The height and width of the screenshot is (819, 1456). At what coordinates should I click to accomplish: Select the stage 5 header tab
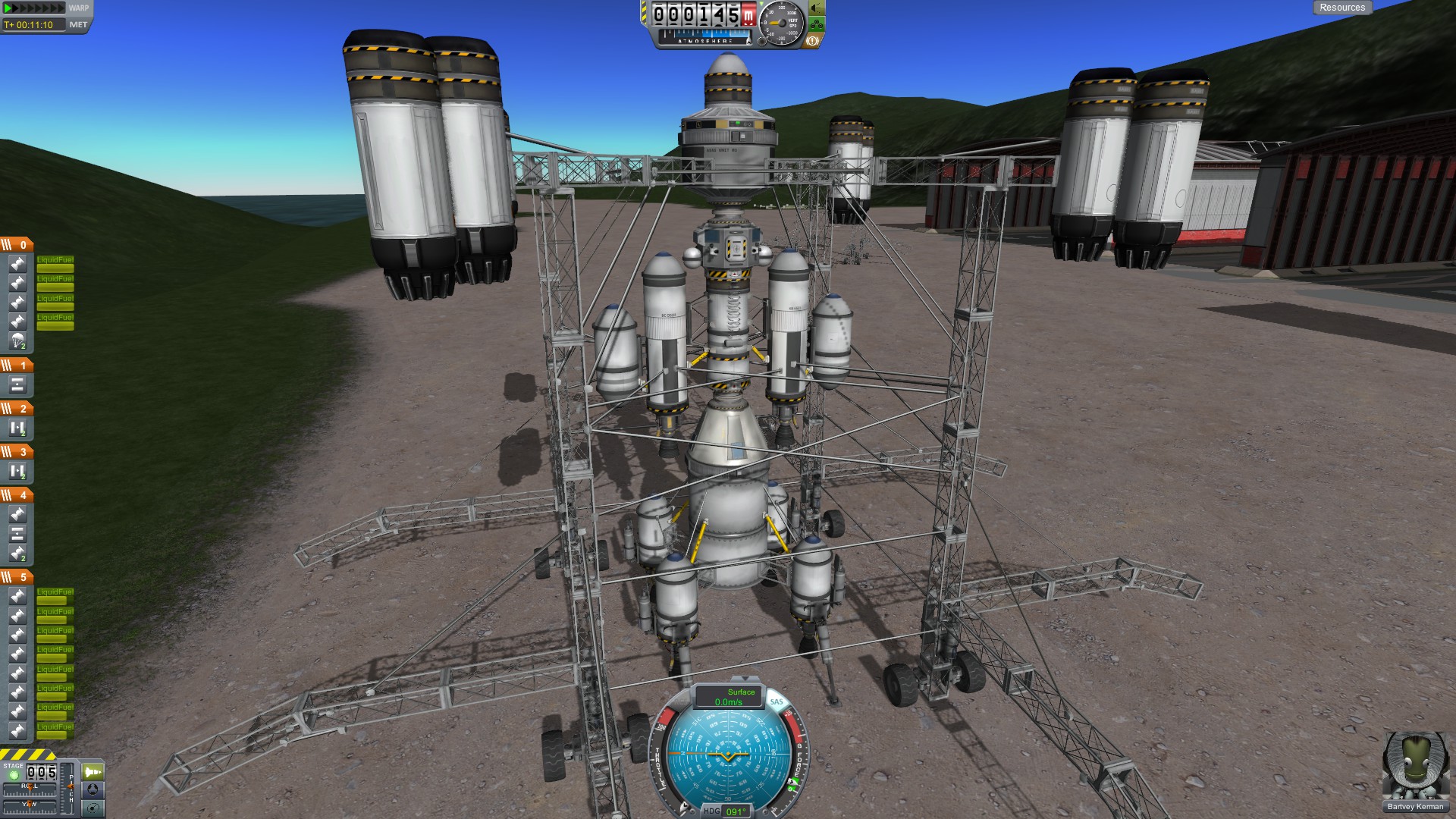pos(17,577)
